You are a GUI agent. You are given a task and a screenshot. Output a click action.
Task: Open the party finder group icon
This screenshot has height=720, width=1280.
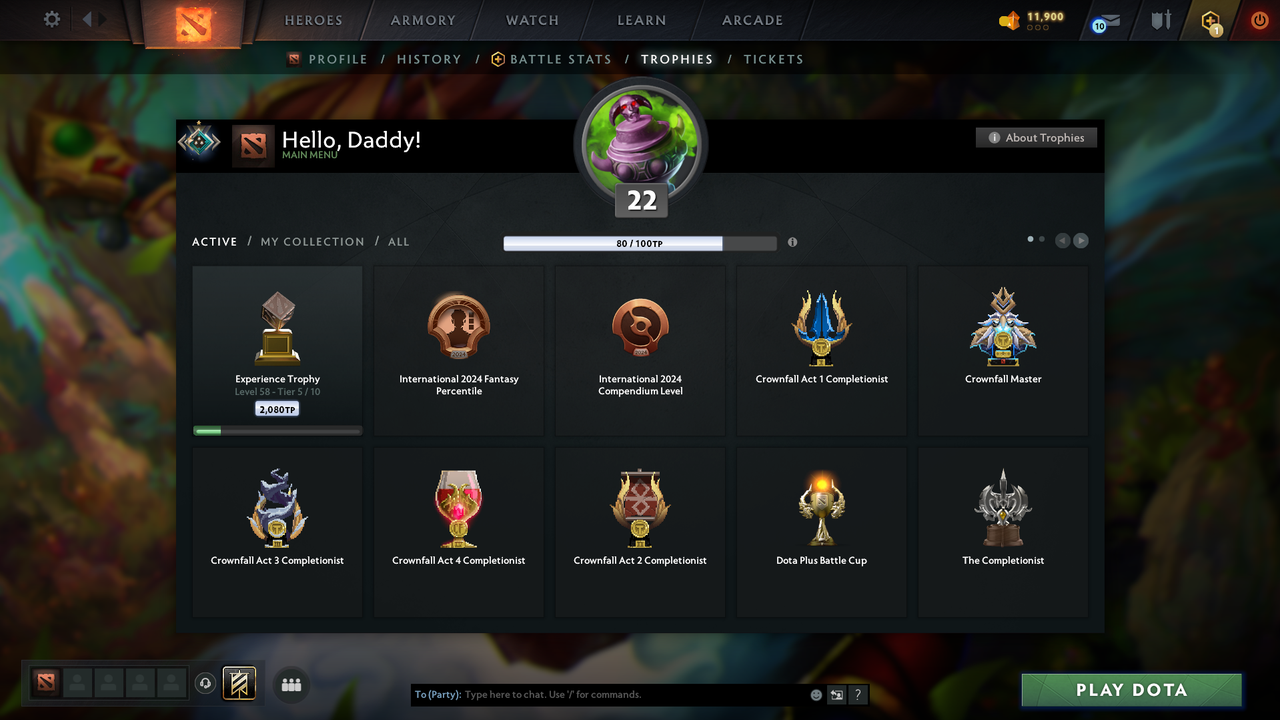pyautogui.click(x=290, y=684)
